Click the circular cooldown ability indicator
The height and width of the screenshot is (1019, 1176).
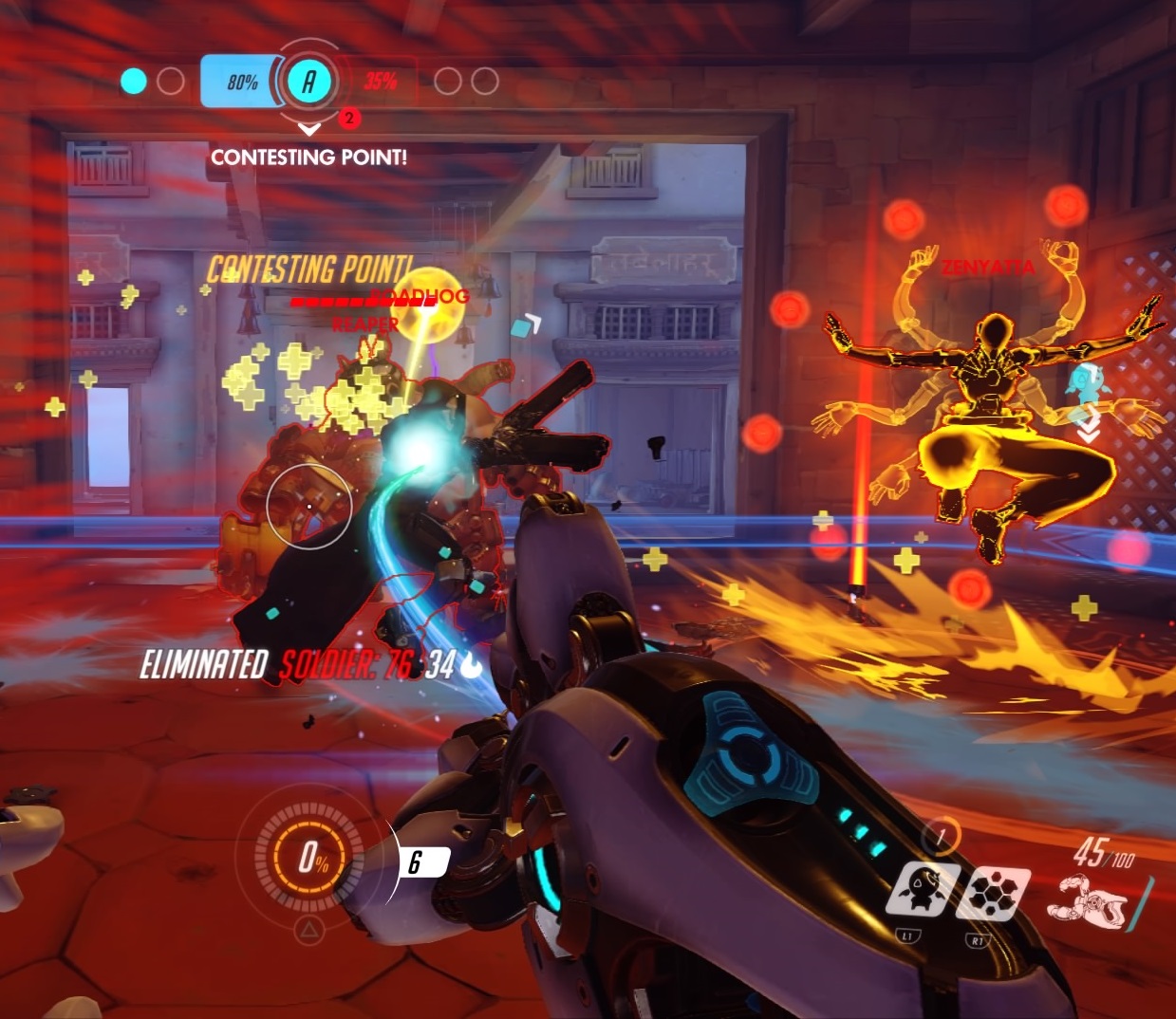[x=941, y=837]
